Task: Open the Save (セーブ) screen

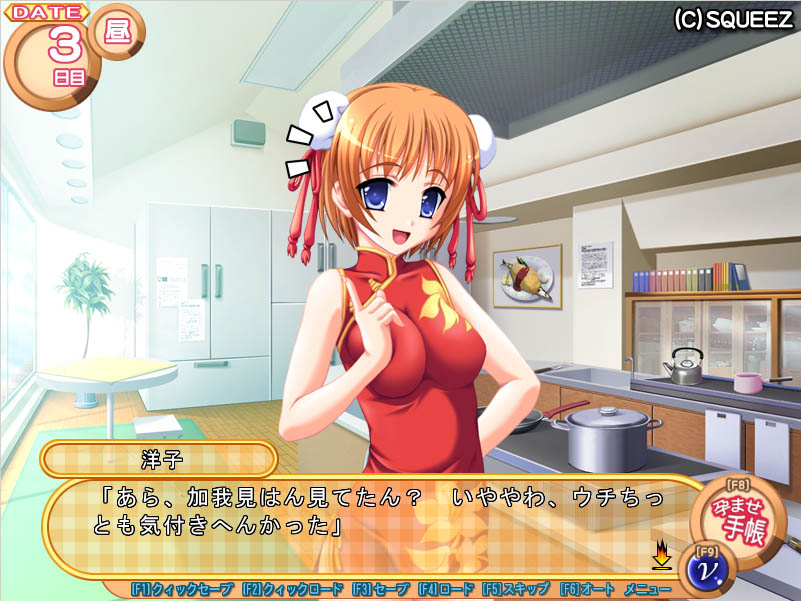Action: 381,590
